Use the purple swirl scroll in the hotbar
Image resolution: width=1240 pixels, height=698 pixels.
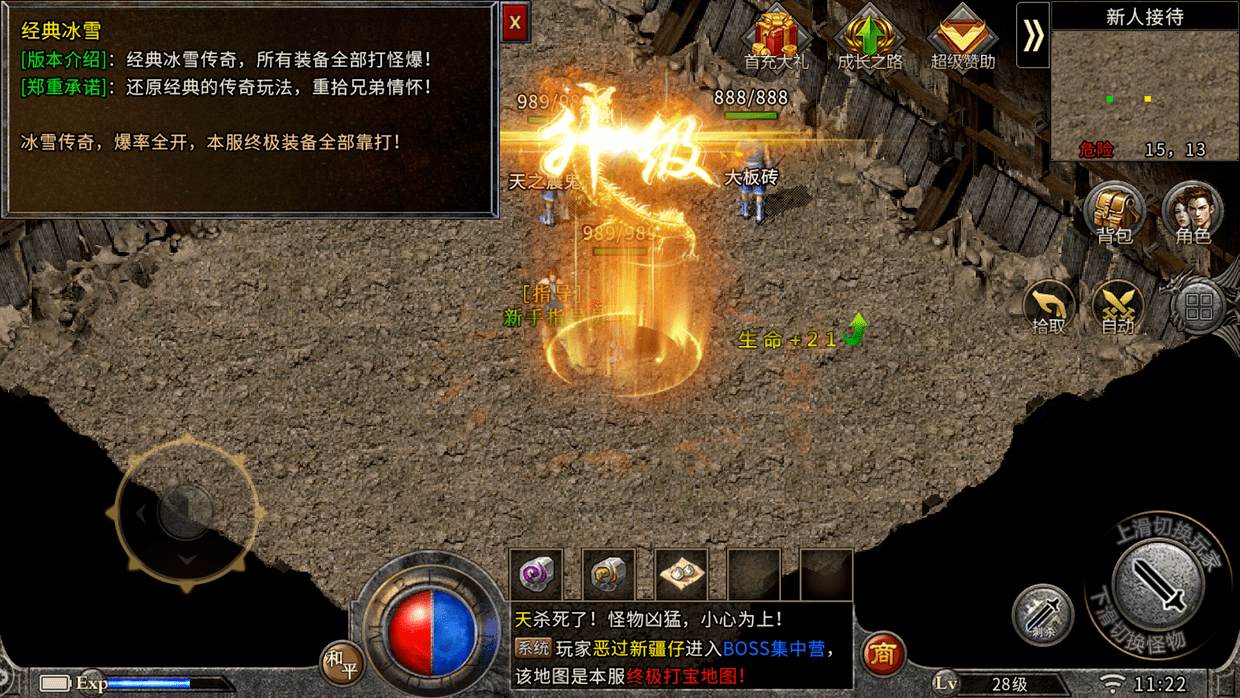pyautogui.click(x=536, y=575)
